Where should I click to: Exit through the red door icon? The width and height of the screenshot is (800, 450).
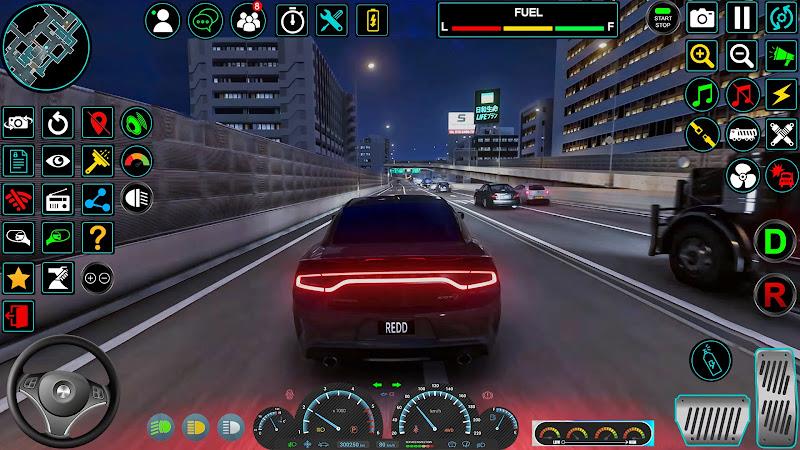tap(18, 317)
